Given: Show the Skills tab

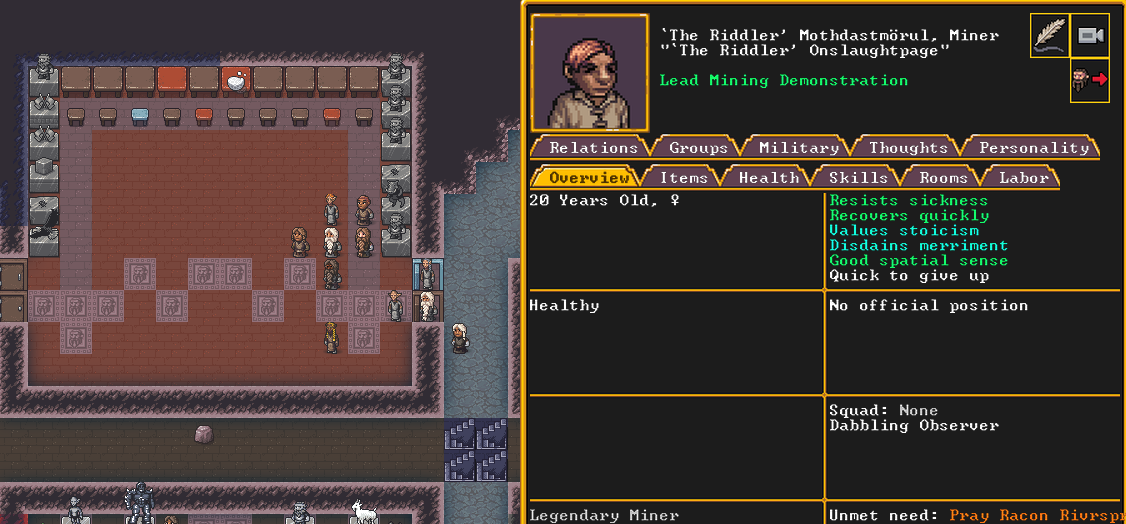Looking at the screenshot, I should (x=858, y=178).
